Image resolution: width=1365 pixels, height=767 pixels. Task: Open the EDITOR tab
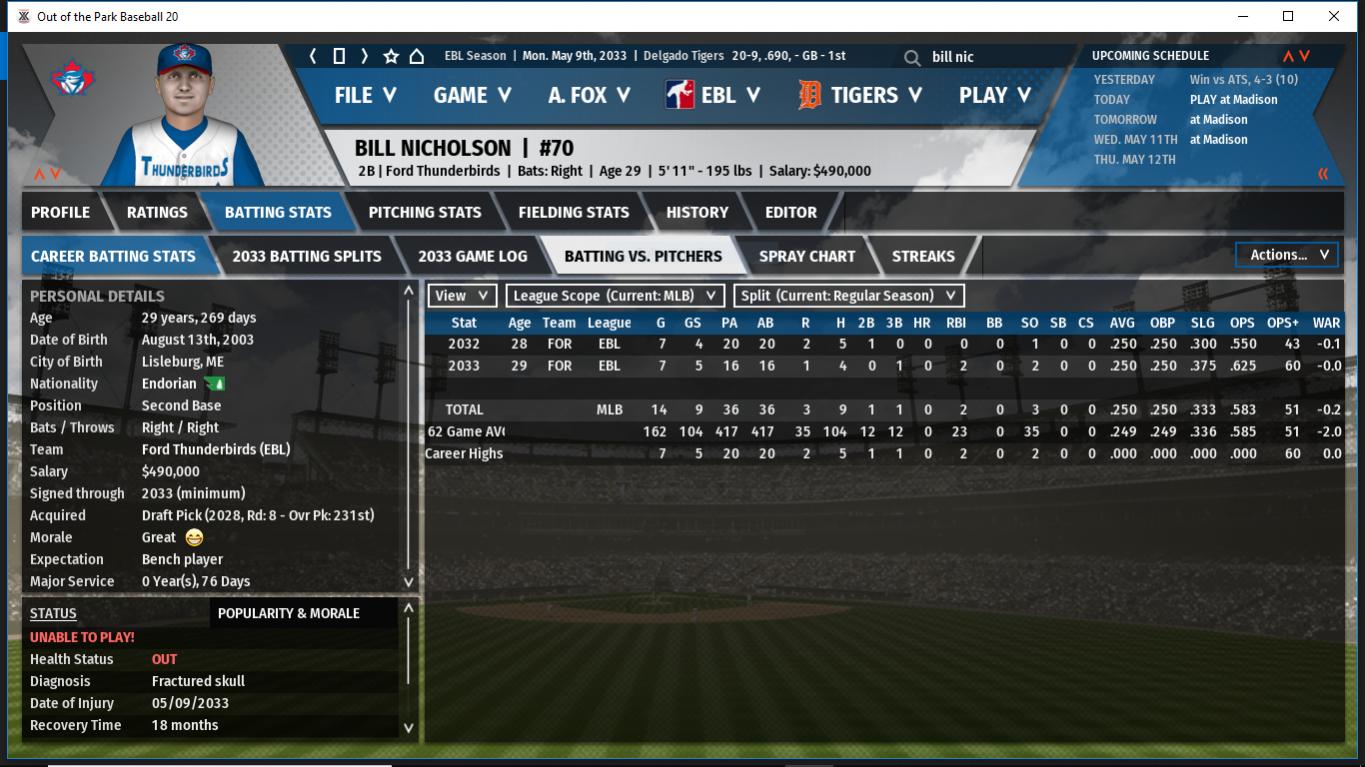pyautogui.click(x=791, y=212)
